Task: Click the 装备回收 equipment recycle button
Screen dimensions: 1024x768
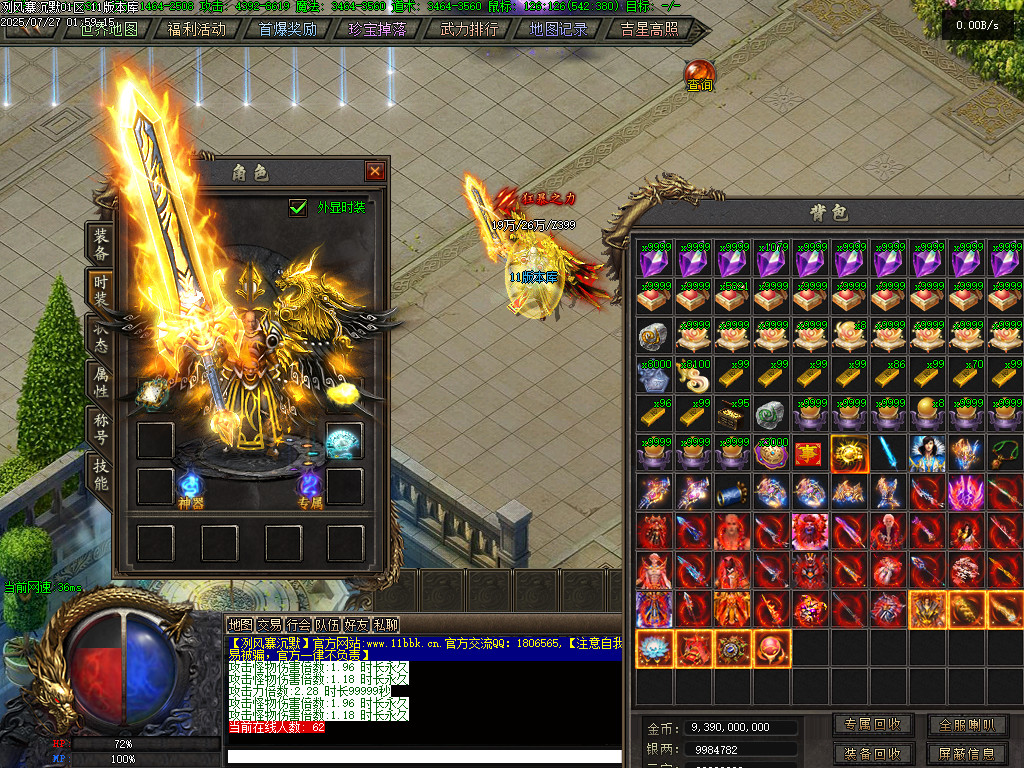Action: point(873,754)
